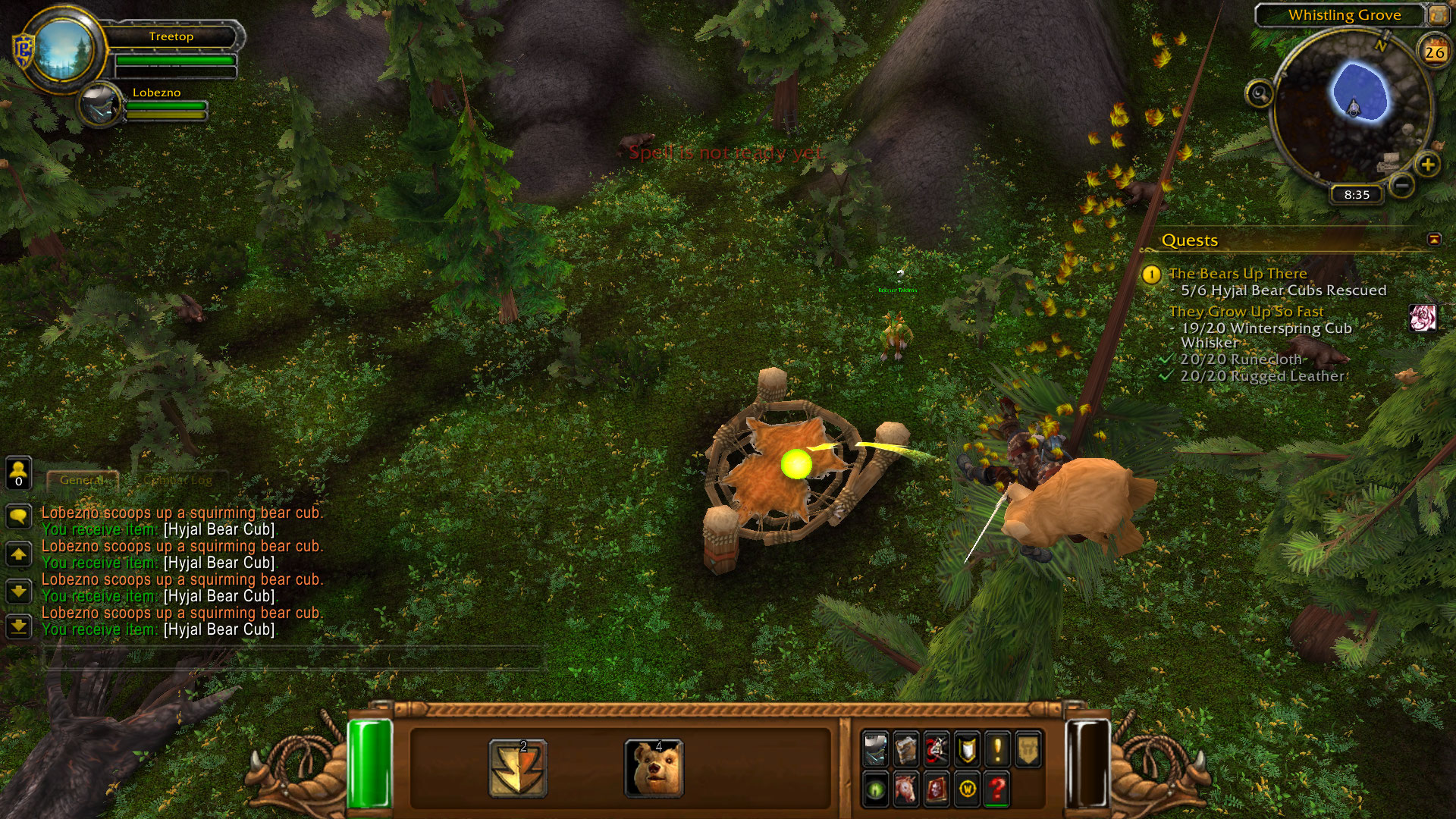Image resolution: width=1456 pixels, height=819 pixels.
Task: Open the yellow exclamation quest log button
Action: (x=997, y=749)
